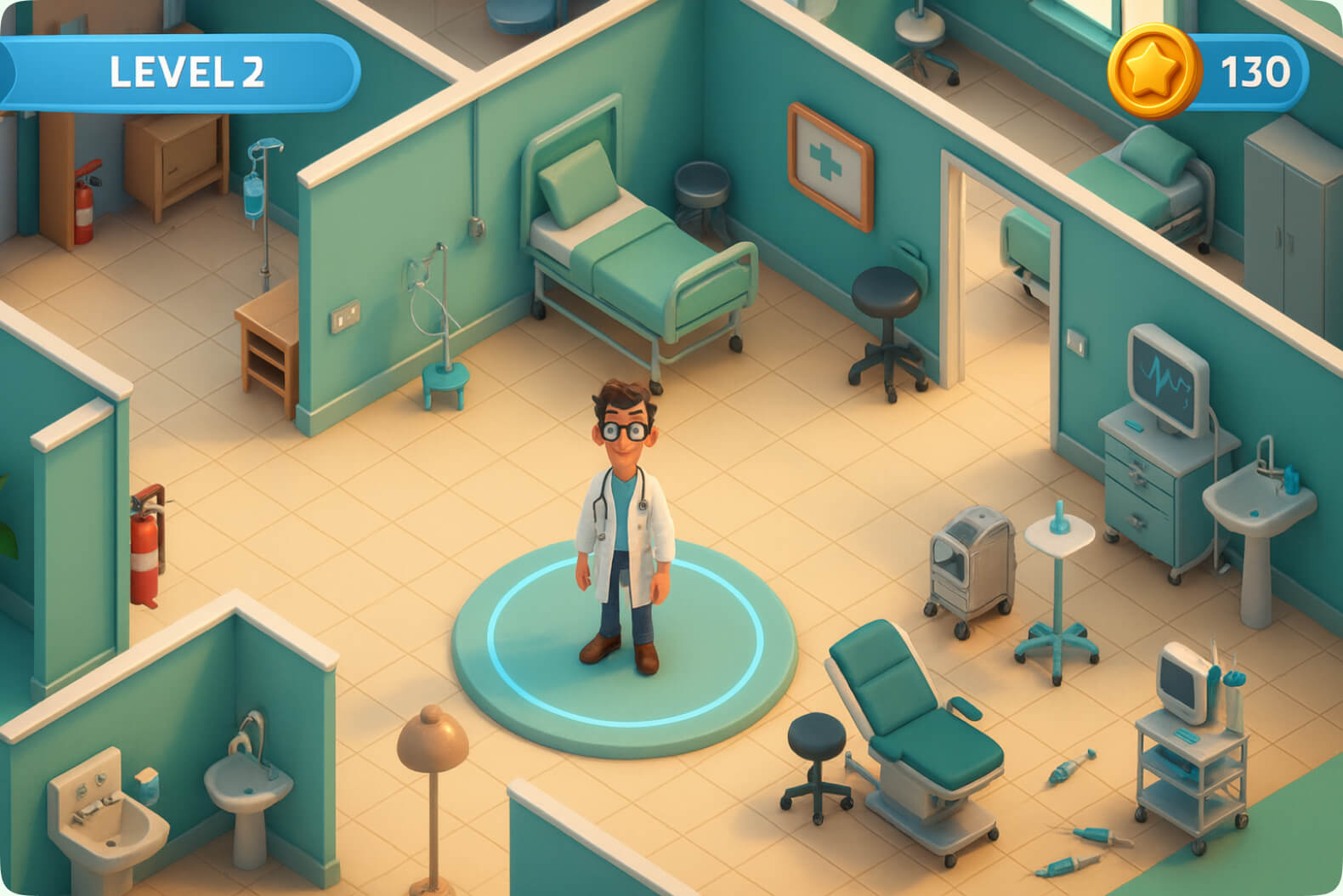Click the green medical cross wall picture
This screenshot has height=896, width=1343.
tap(829, 160)
